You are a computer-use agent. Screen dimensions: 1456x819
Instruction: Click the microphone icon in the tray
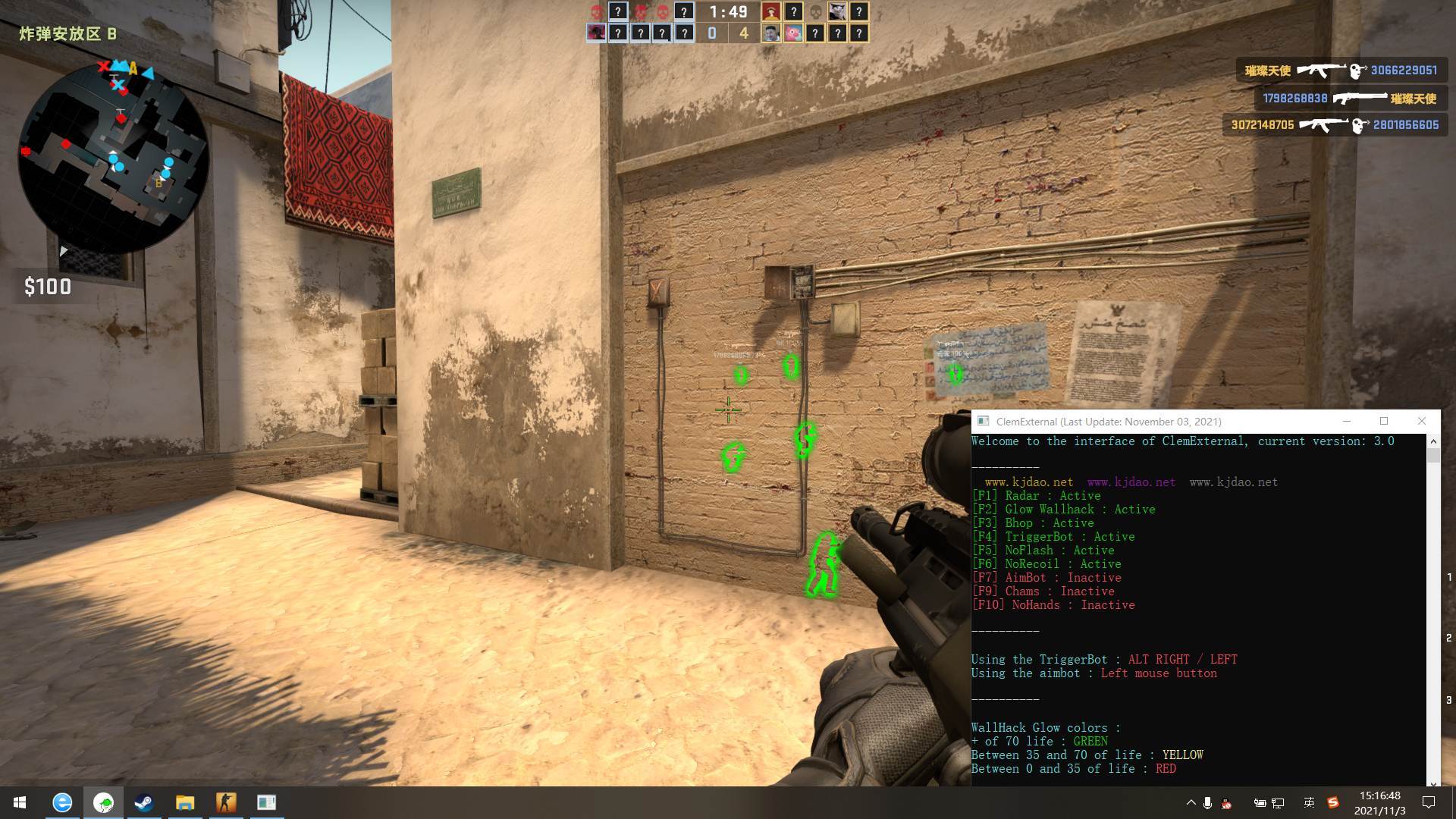1208,802
